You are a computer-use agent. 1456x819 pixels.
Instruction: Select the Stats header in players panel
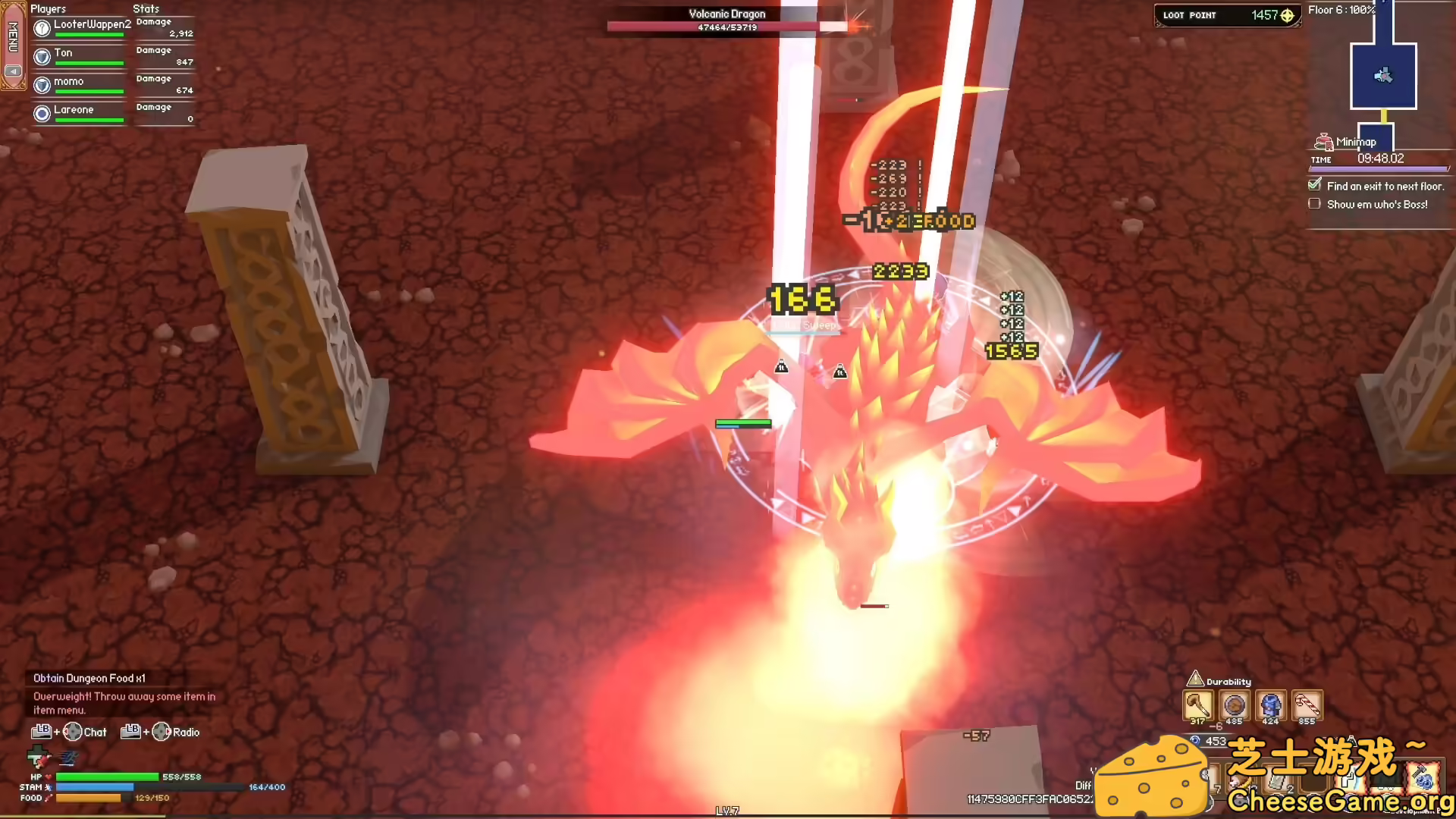click(145, 8)
